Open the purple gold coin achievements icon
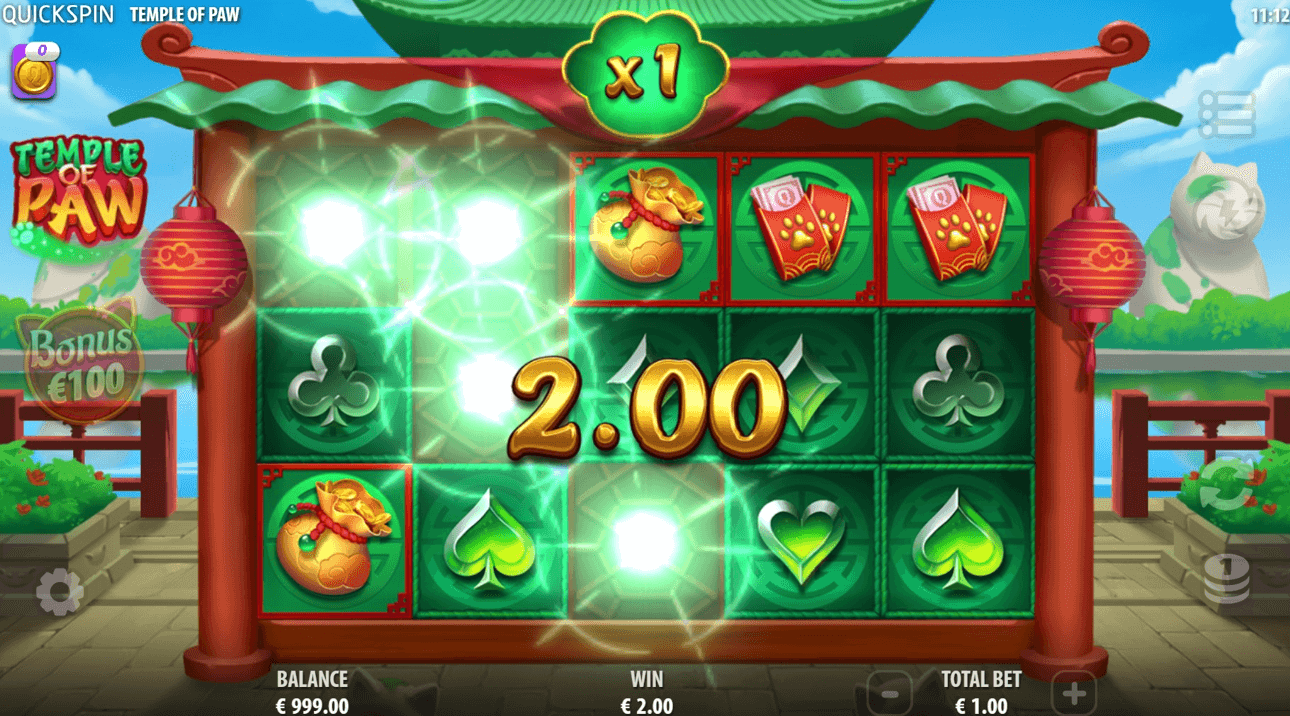 tap(34, 71)
